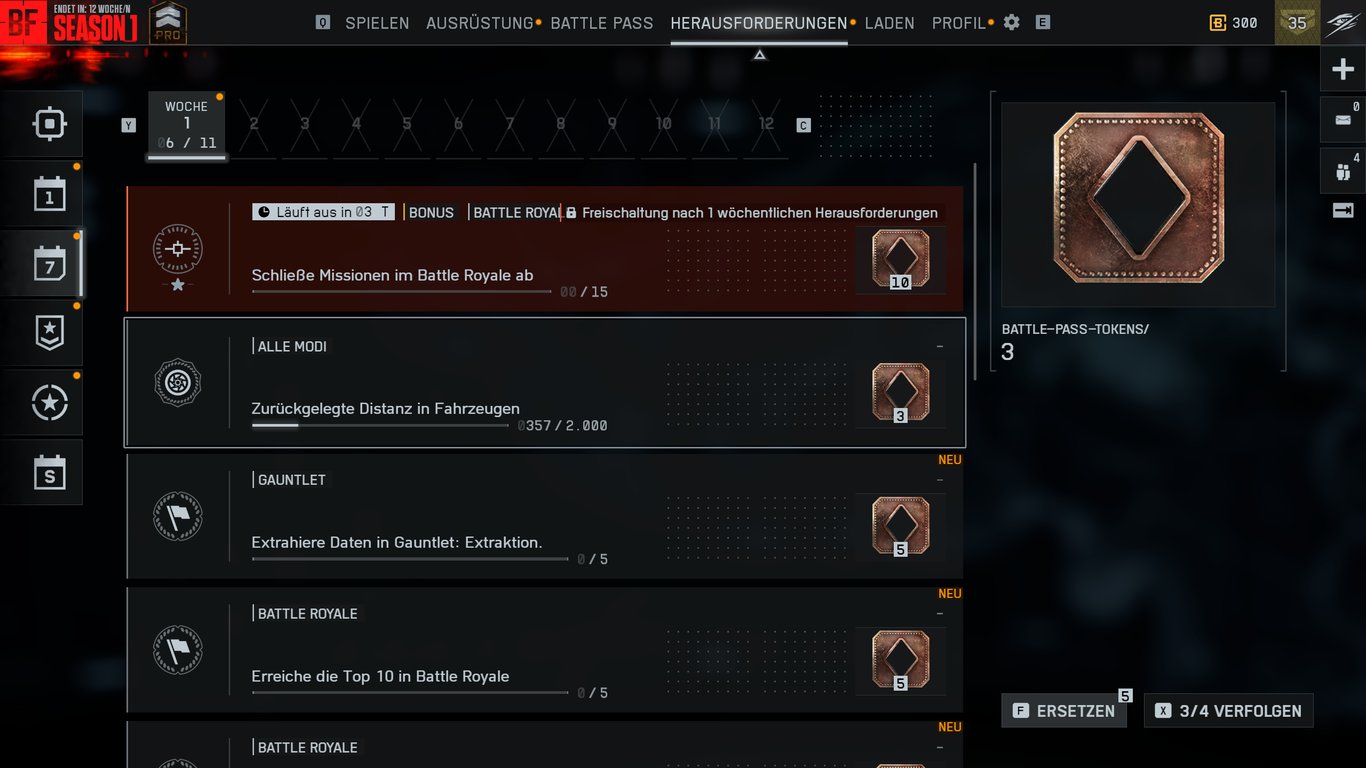
Task: Click the Ersetzen button
Action: (1064, 711)
